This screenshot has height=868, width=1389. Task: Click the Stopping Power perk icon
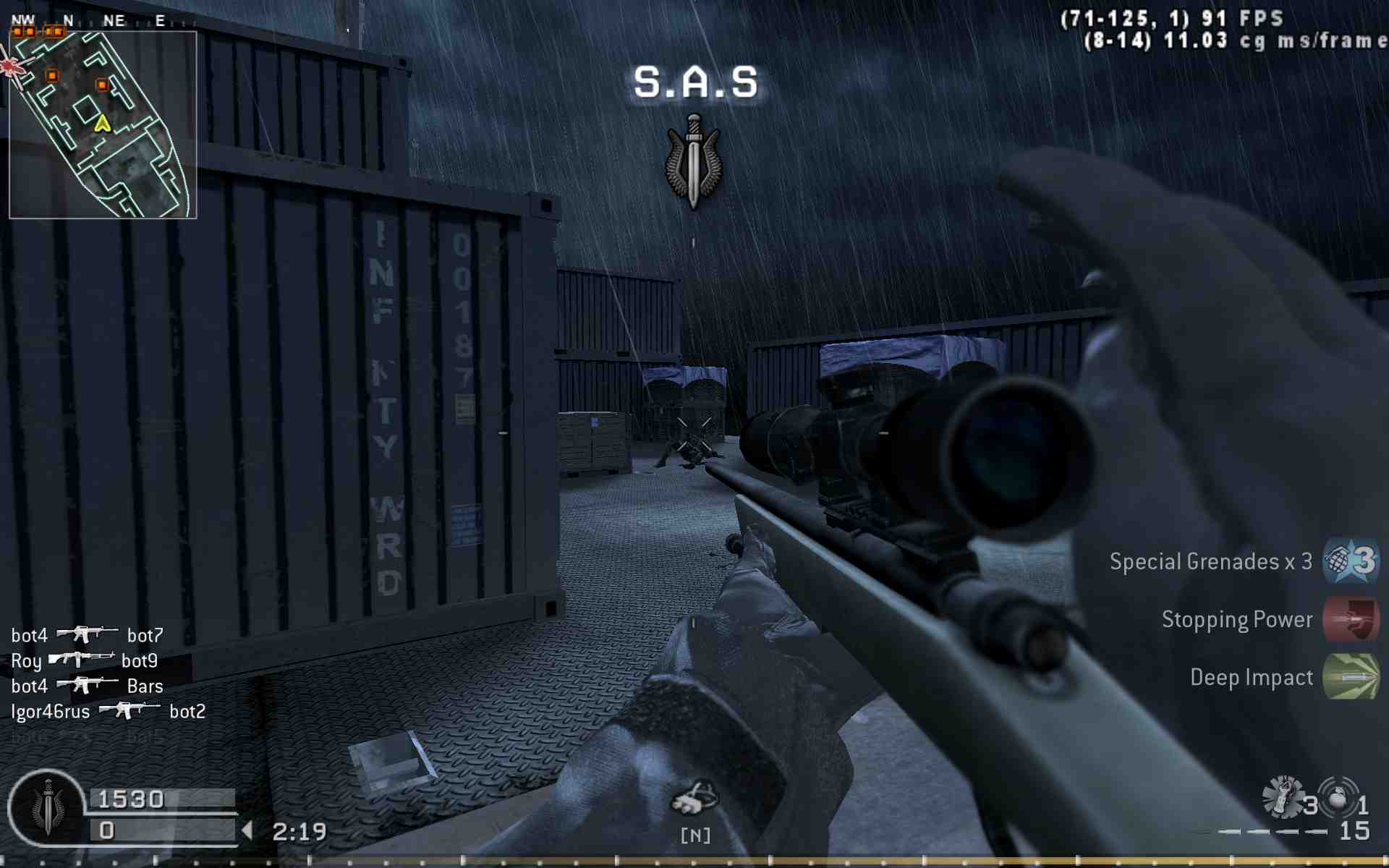[1351, 619]
